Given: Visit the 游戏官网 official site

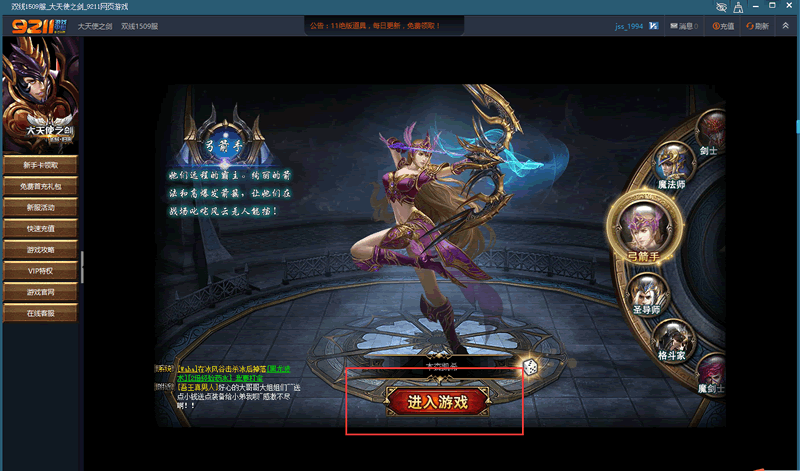Looking at the screenshot, I should pyautogui.click(x=41, y=292).
